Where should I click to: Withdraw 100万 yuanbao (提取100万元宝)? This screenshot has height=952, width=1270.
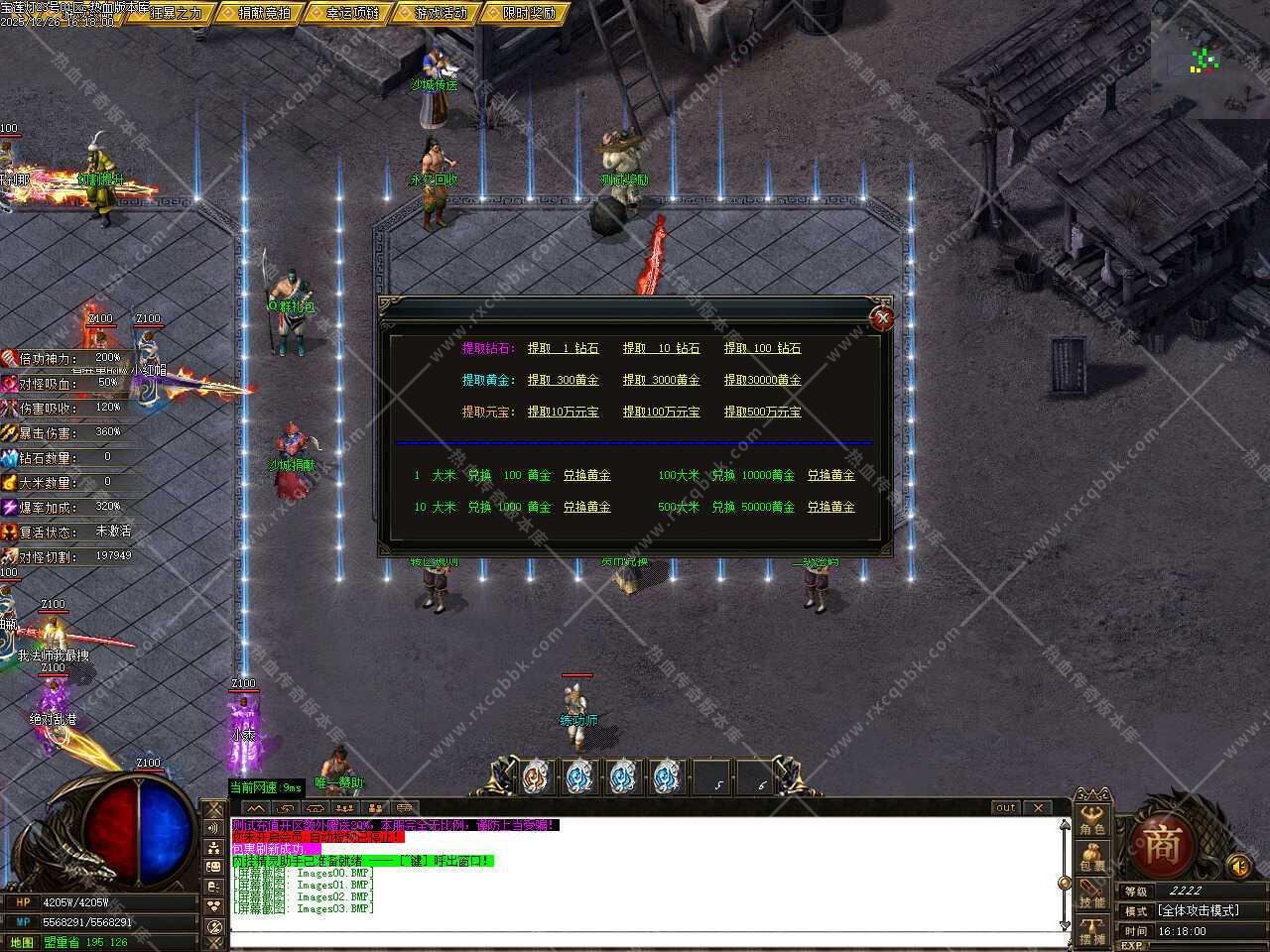tap(661, 412)
